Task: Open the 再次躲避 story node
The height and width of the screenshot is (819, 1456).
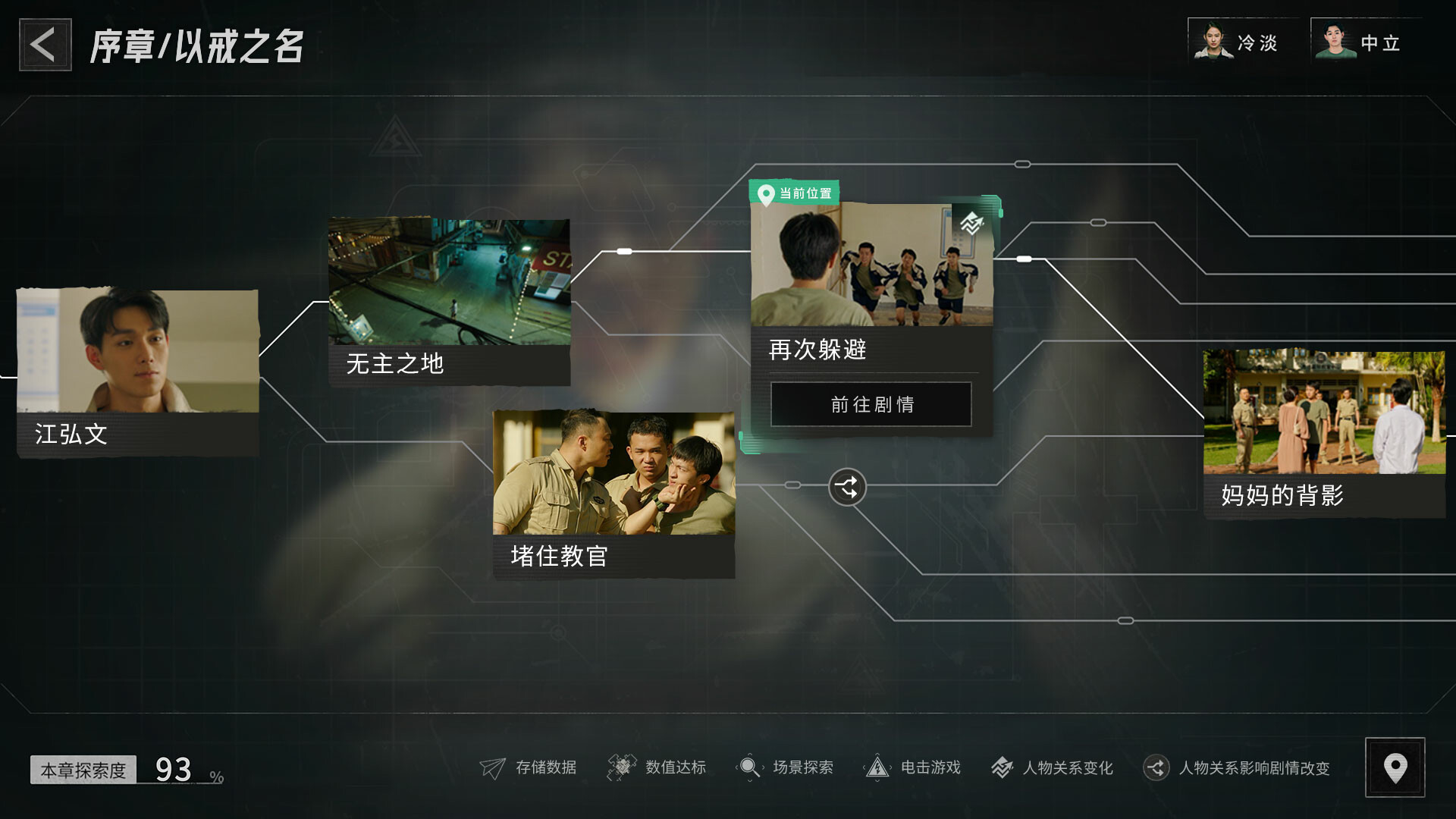Action: pyautogui.click(x=871, y=404)
